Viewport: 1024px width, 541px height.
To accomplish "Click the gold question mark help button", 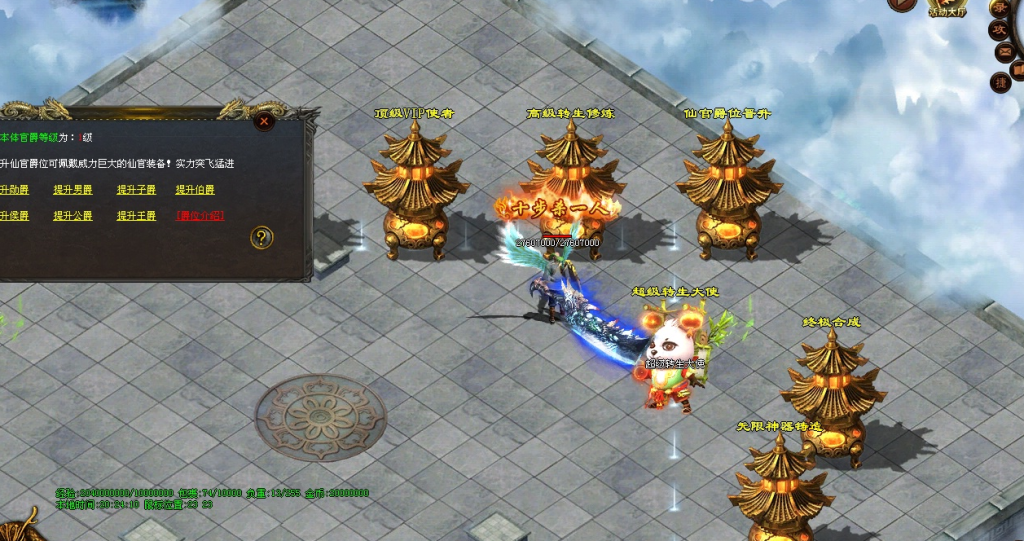I will (262, 237).
